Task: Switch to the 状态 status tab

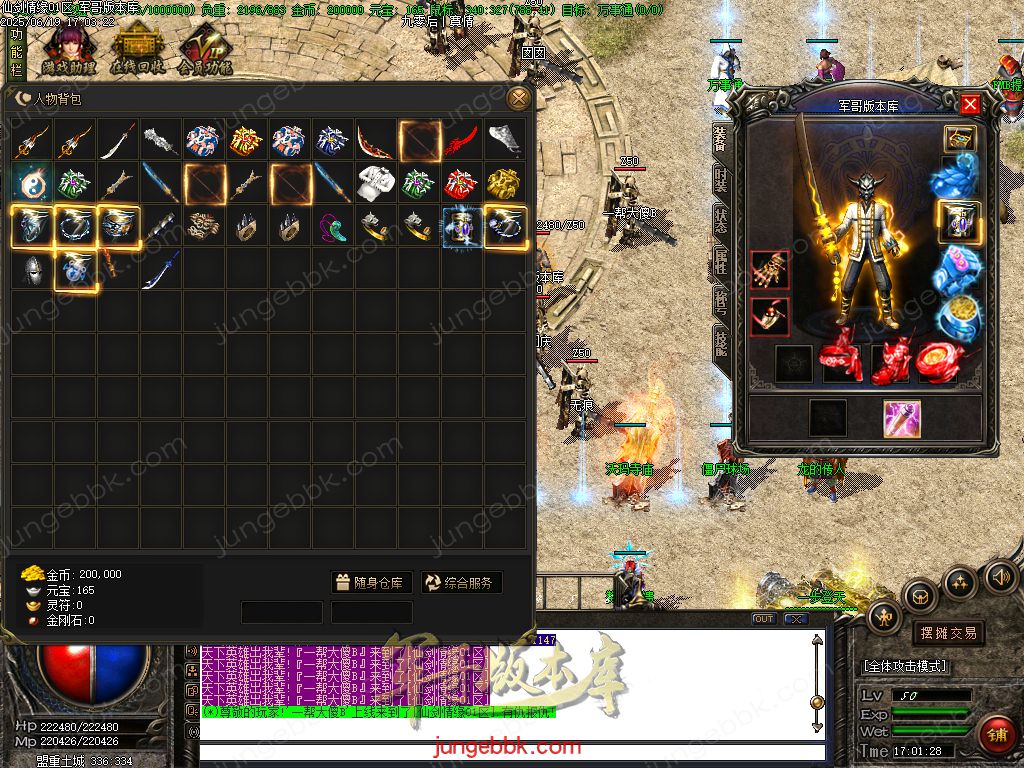Action: click(720, 219)
